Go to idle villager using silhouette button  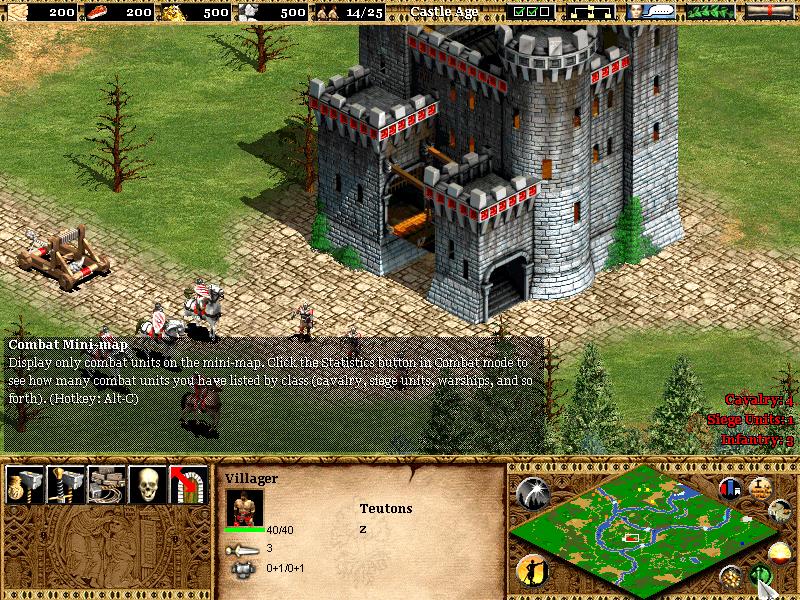coord(530,570)
